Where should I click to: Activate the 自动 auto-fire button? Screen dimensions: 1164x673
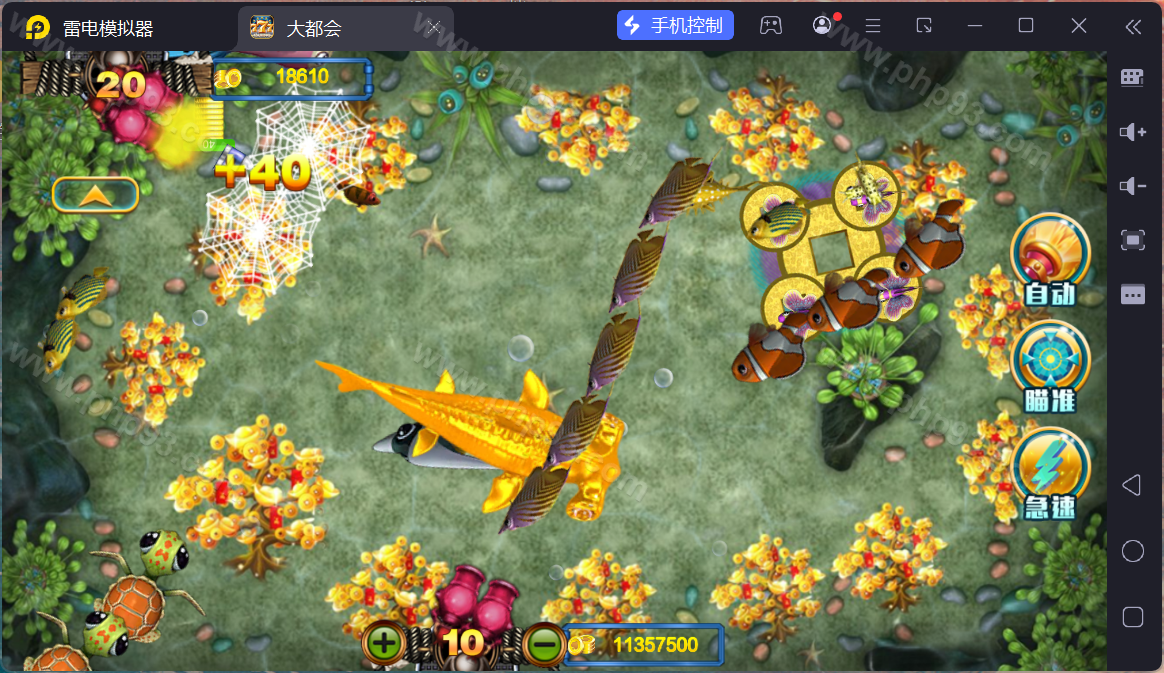coord(1049,259)
